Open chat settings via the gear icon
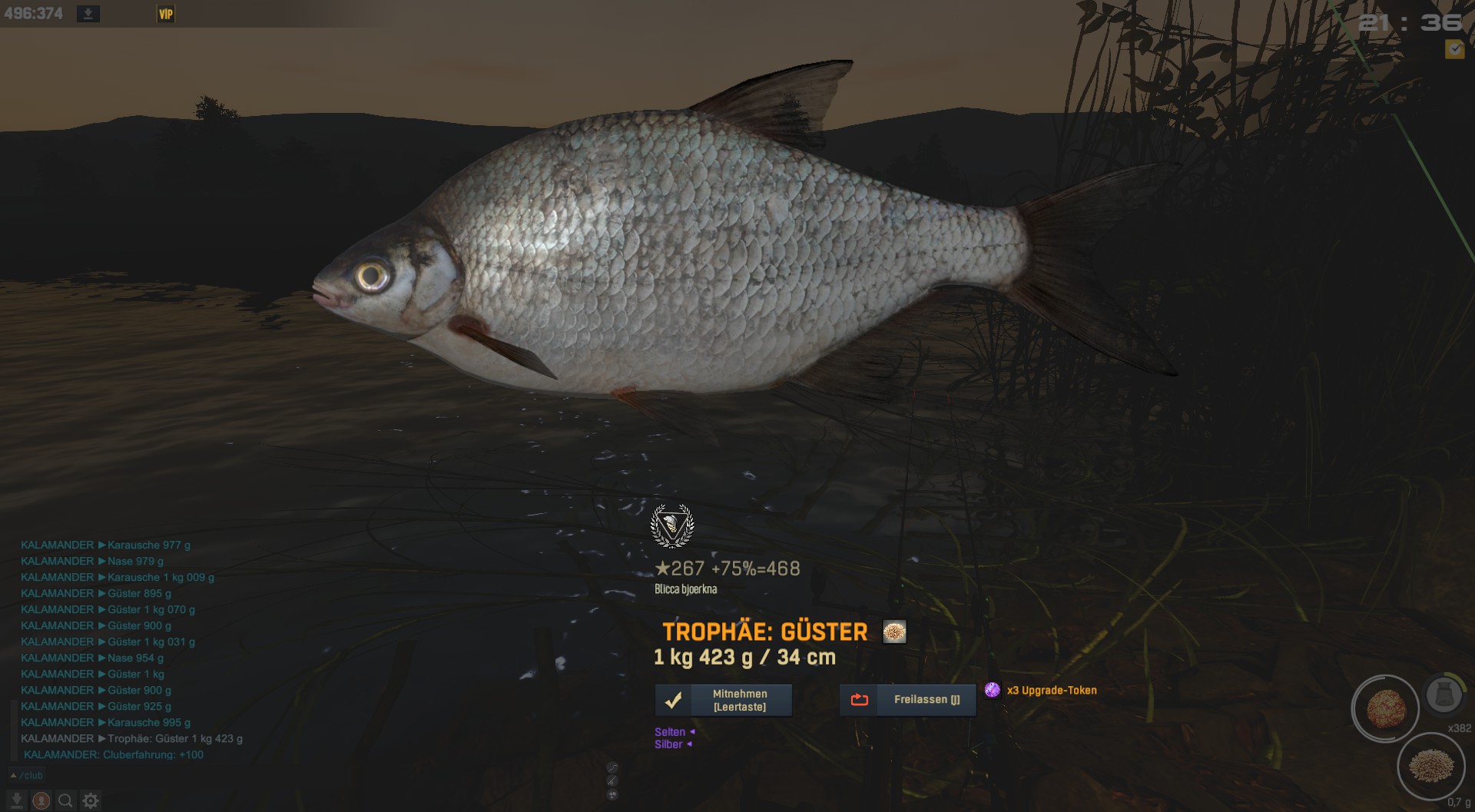This screenshot has width=1475, height=812. click(x=91, y=800)
